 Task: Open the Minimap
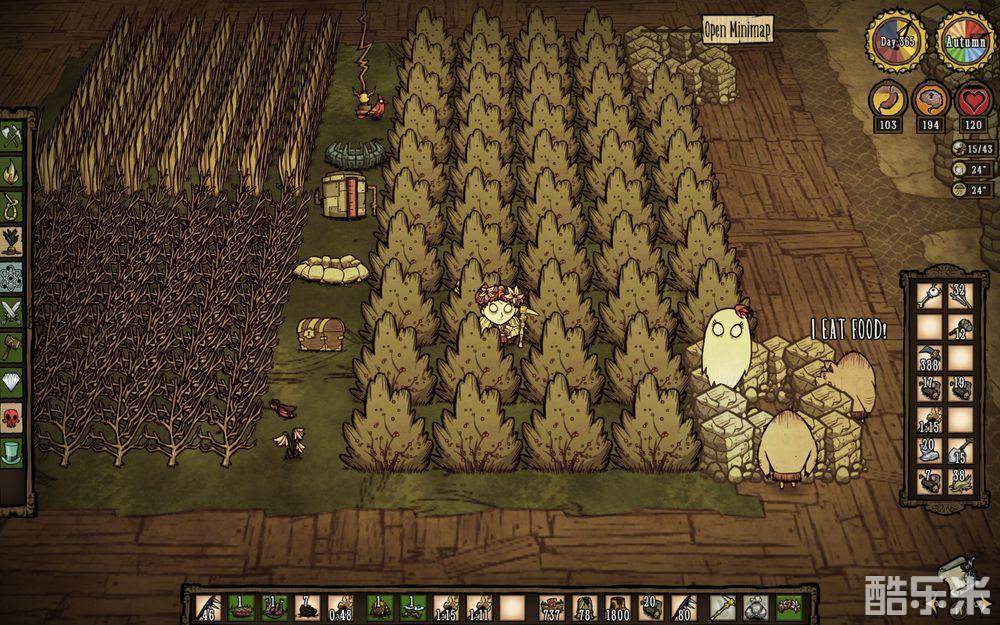(x=740, y=28)
